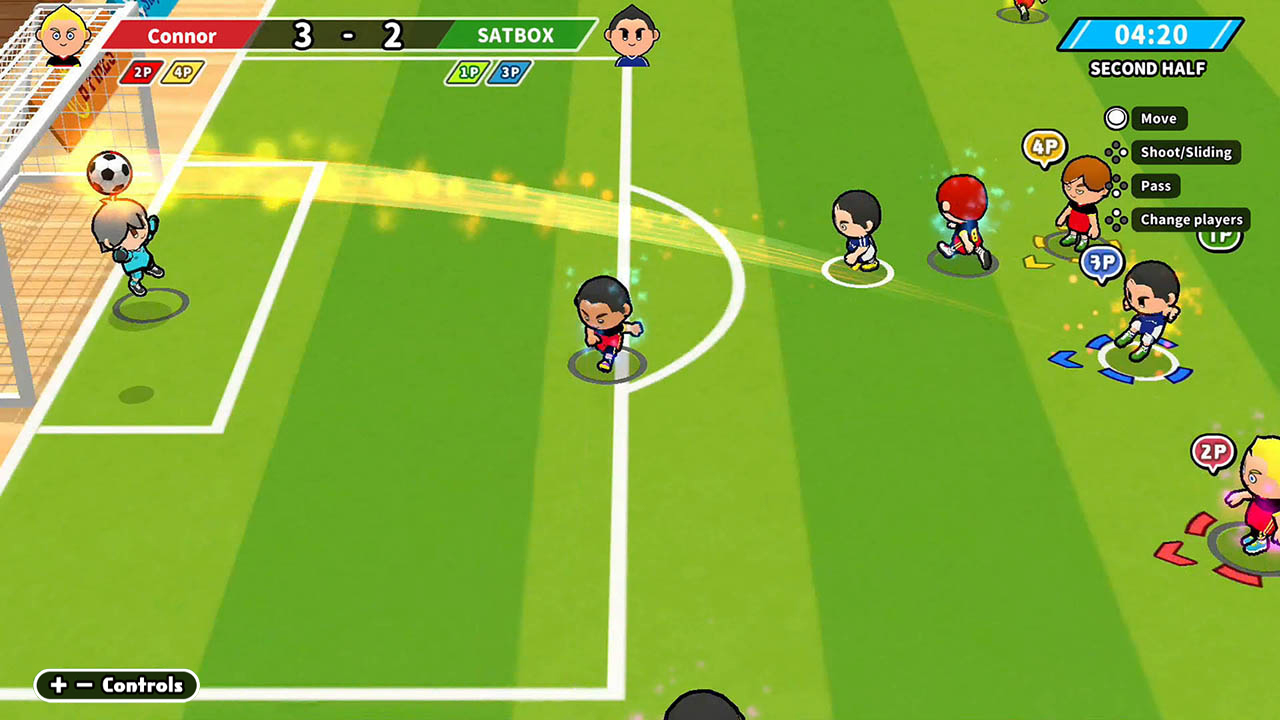
Task: Open the Controls panel via plus-minus button
Action: click(115, 686)
